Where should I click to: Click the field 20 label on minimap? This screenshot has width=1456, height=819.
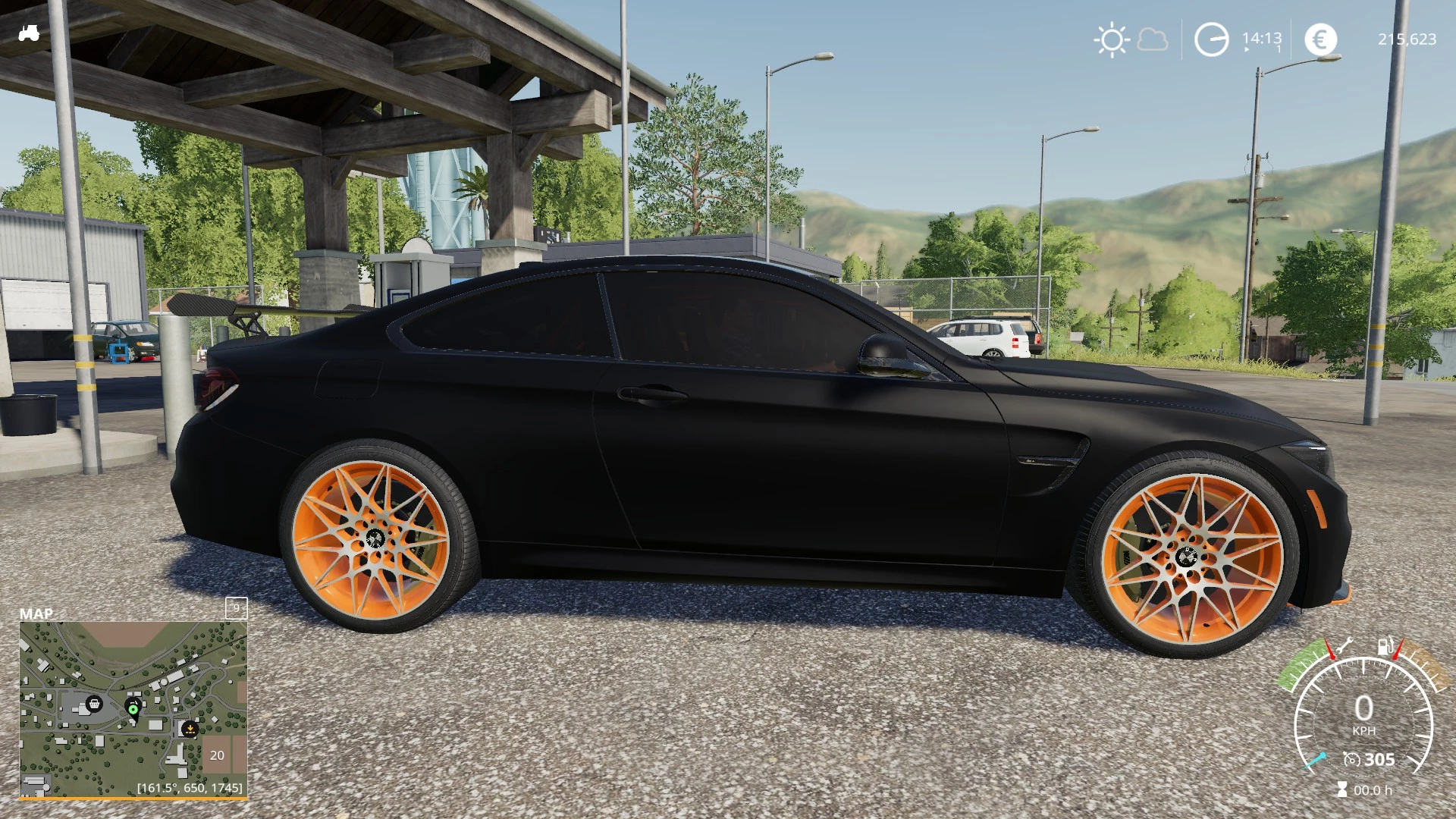(217, 755)
